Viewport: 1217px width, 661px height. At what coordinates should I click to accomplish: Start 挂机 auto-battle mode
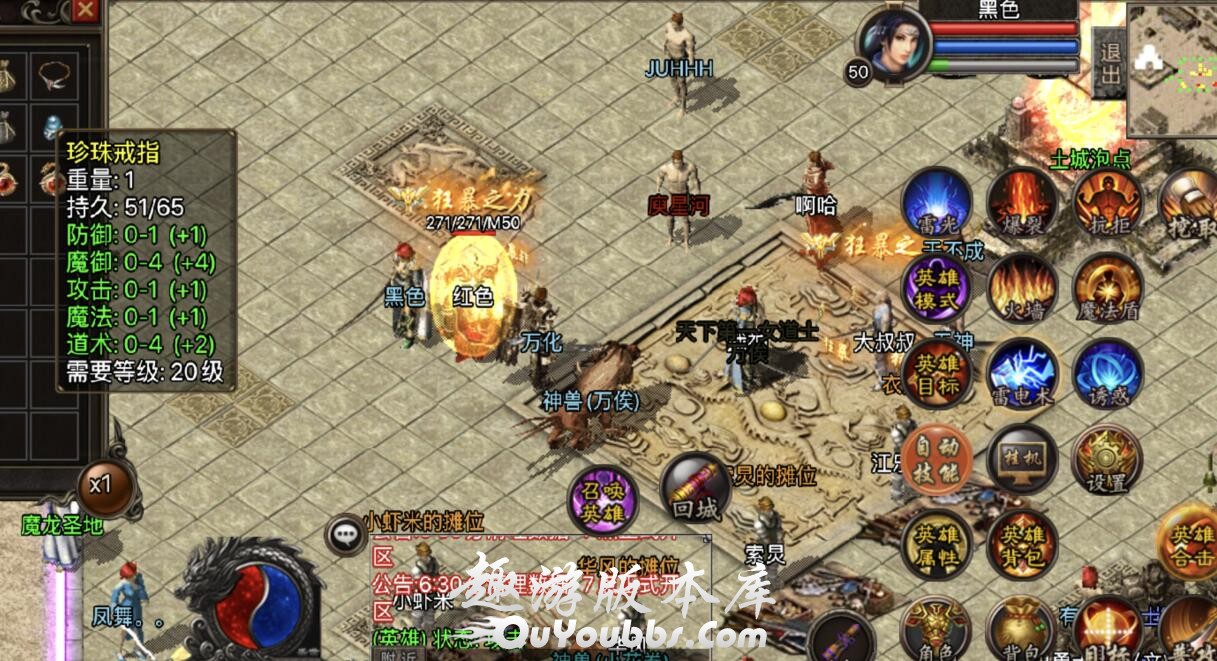click(x=1022, y=459)
